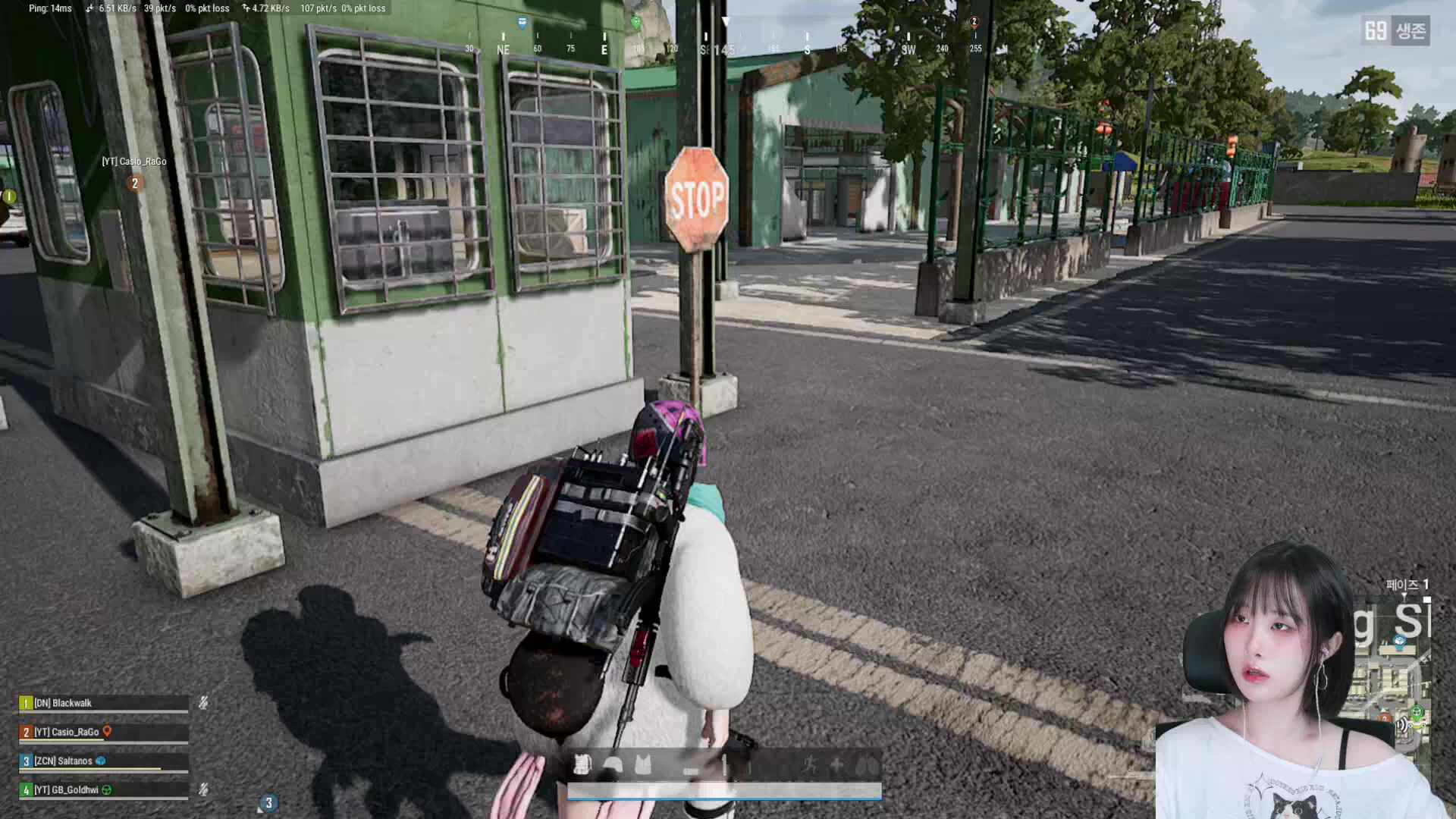1456x819 pixels.
Task: Select teammate Saltanos in the squad list
Action: point(64,761)
